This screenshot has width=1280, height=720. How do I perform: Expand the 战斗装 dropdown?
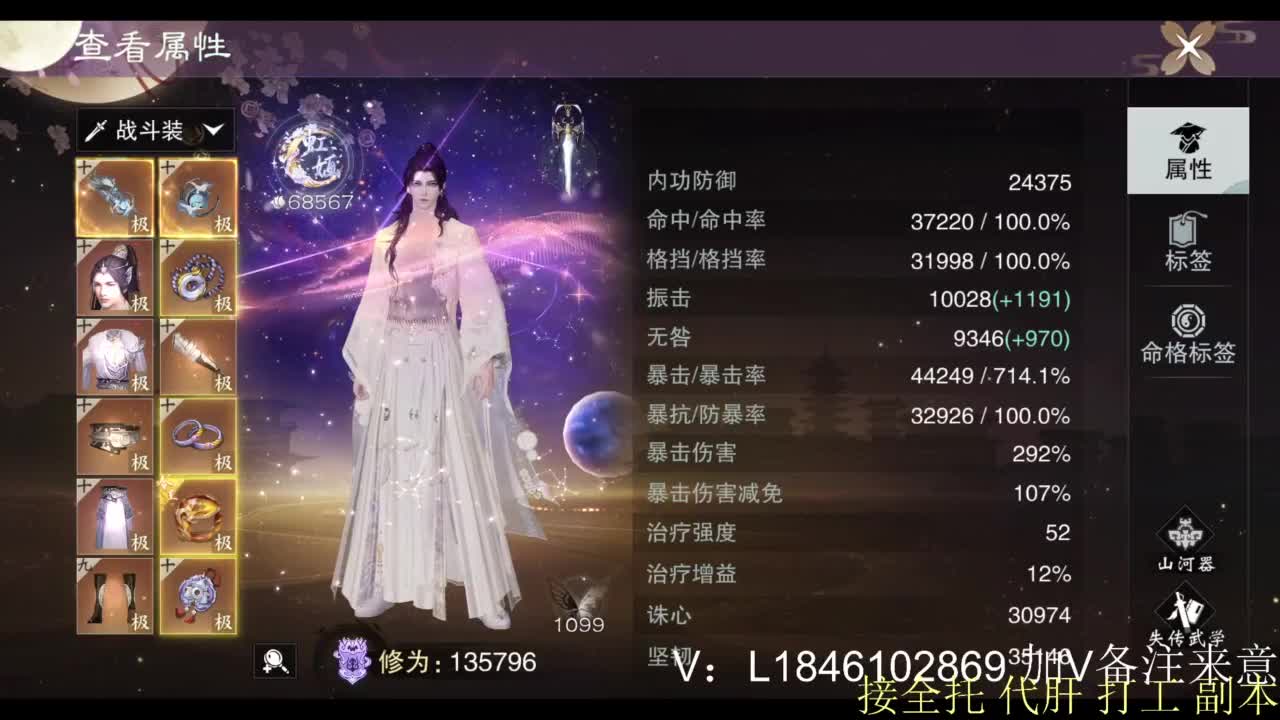(x=155, y=129)
